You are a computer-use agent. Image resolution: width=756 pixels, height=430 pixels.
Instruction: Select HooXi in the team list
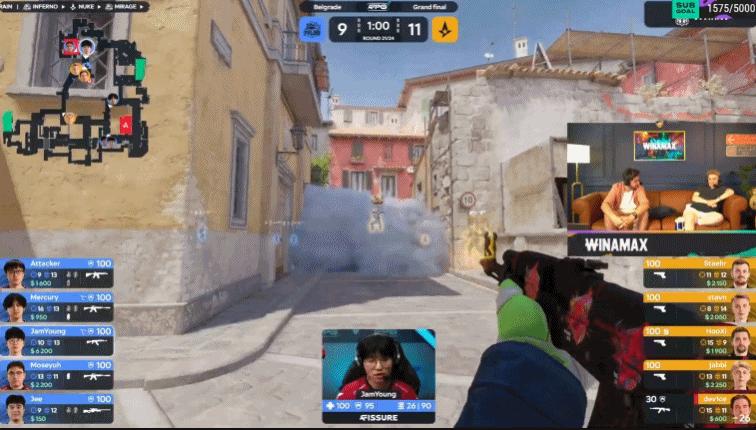coord(698,340)
